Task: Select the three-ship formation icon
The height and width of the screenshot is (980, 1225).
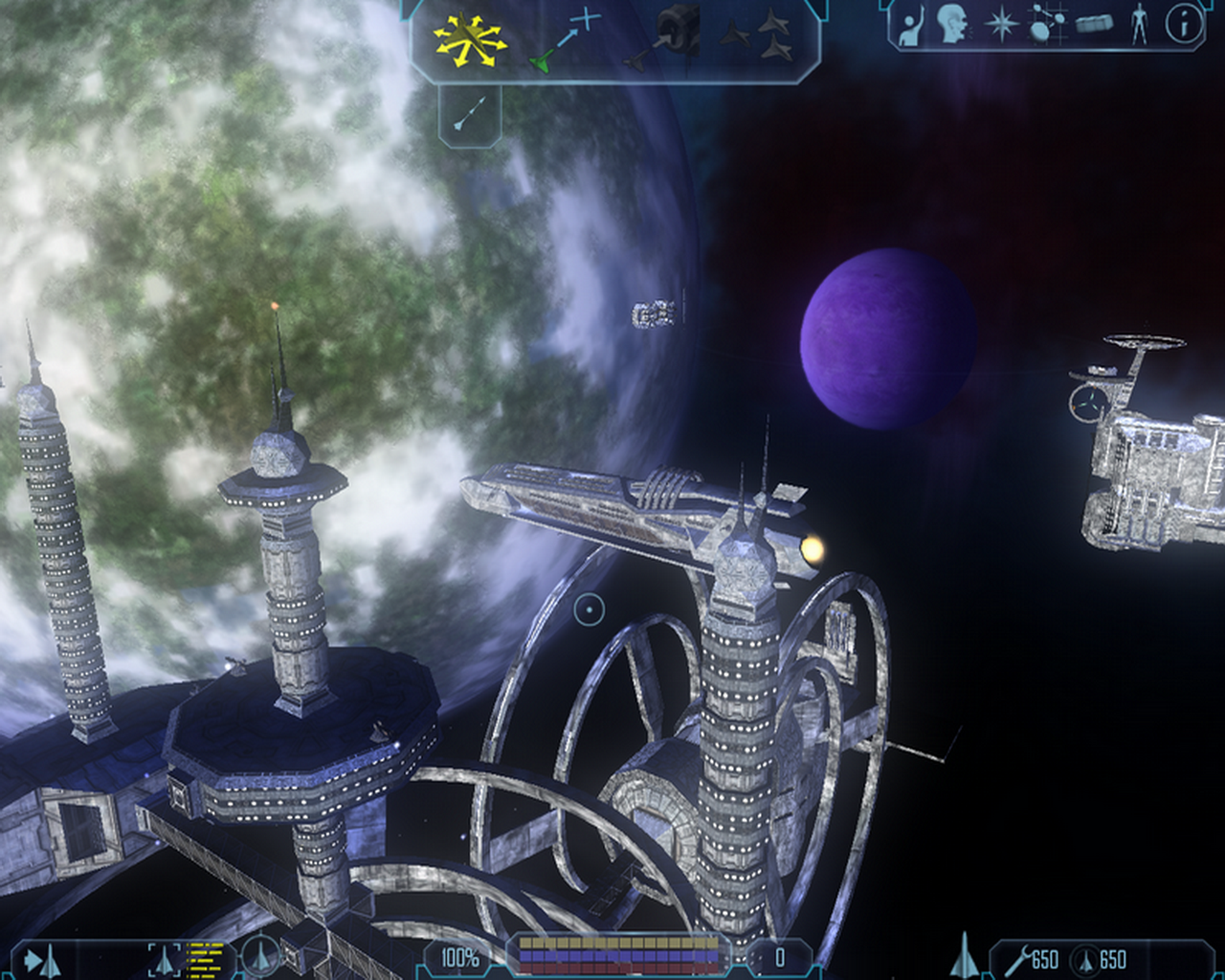Action: [756, 36]
